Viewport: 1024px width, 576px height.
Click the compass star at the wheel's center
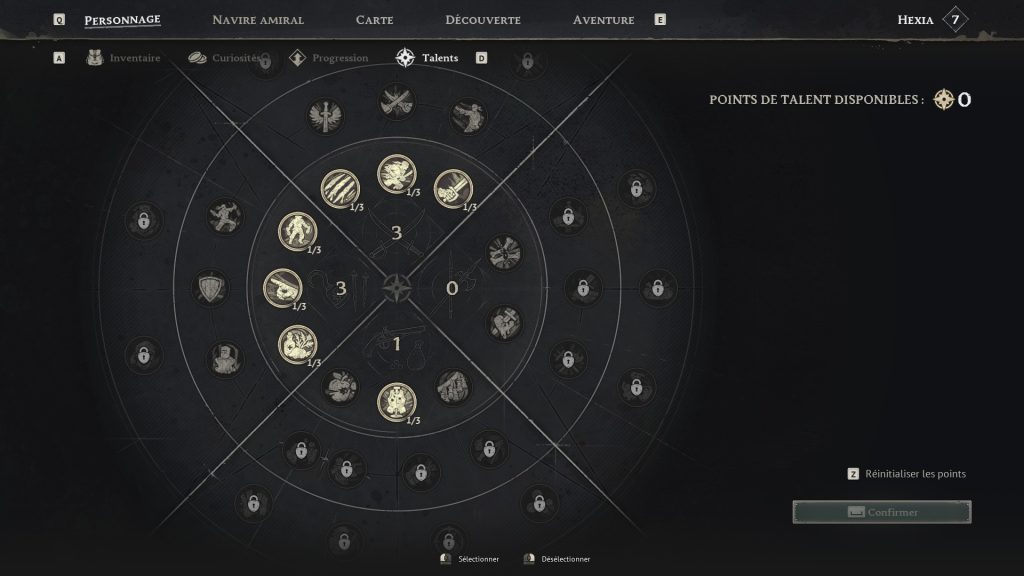[x=396, y=288]
